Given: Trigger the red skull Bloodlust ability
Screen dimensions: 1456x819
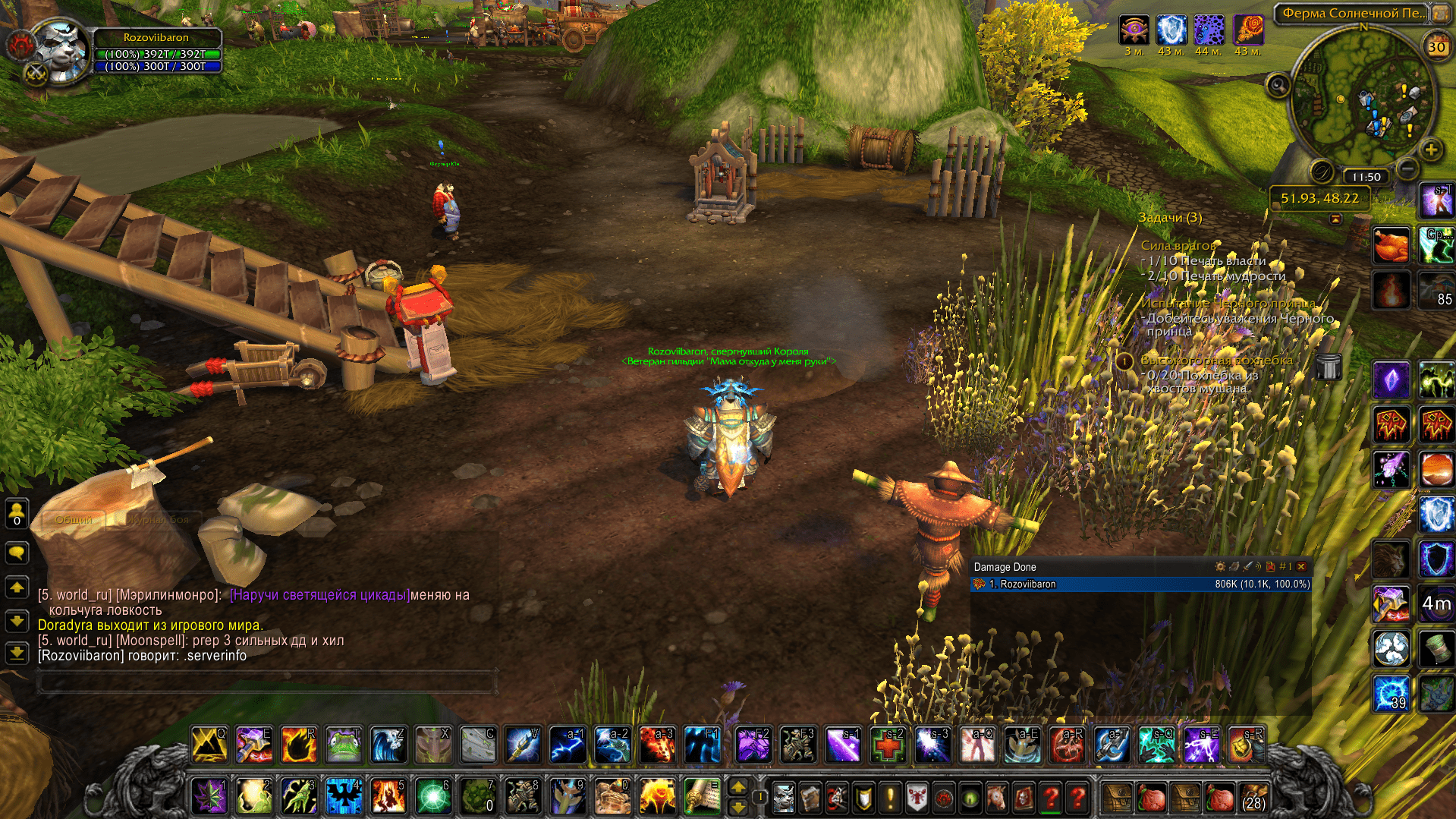Looking at the screenshot, I should (1066, 745).
